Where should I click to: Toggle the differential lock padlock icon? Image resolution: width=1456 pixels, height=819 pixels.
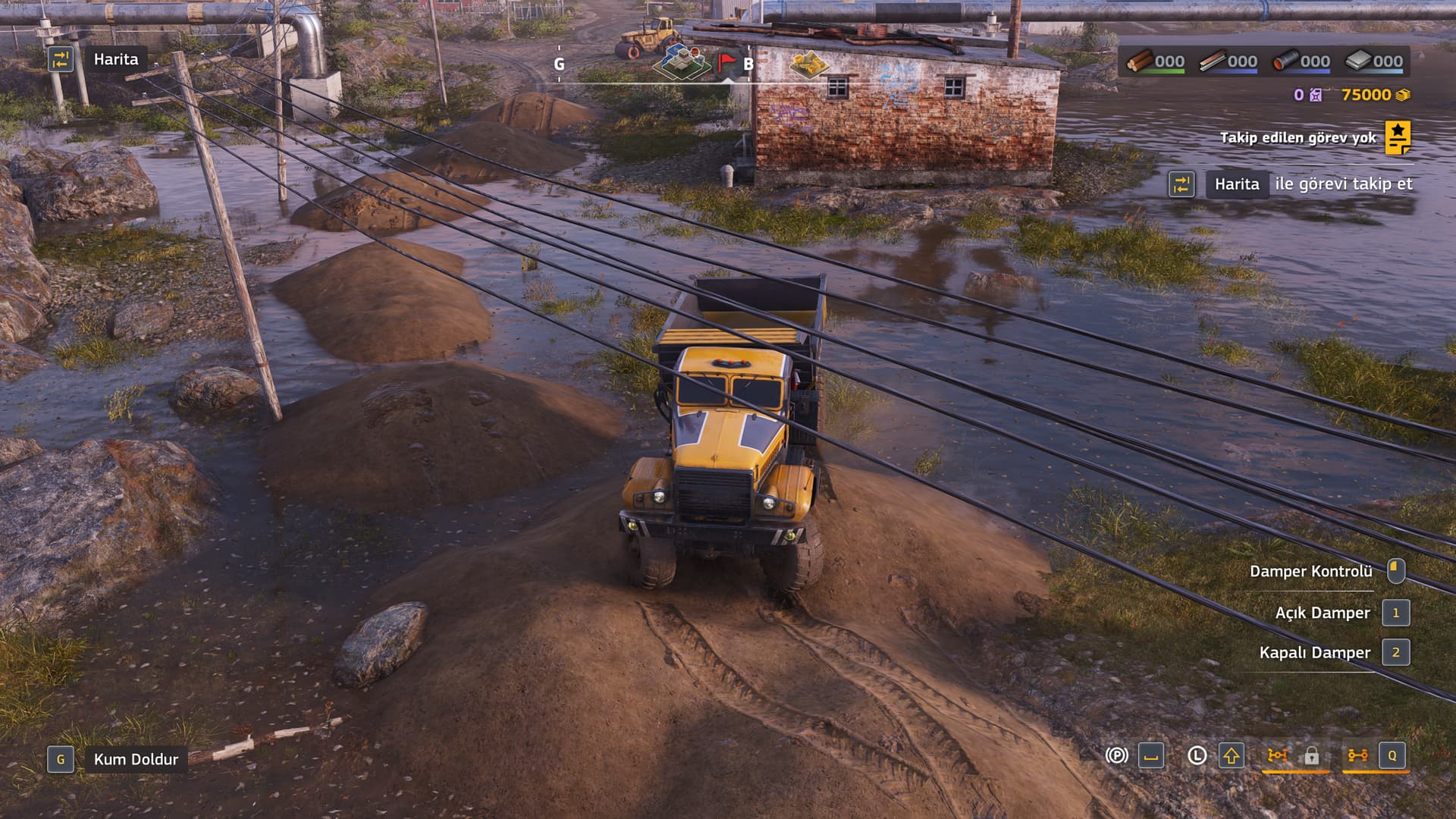pyautogui.click(x=1311, y=756)
